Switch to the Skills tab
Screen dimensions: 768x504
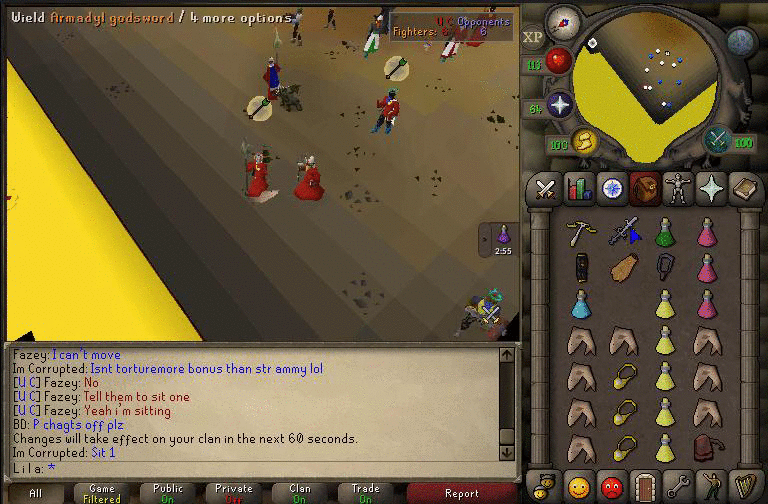579,188
